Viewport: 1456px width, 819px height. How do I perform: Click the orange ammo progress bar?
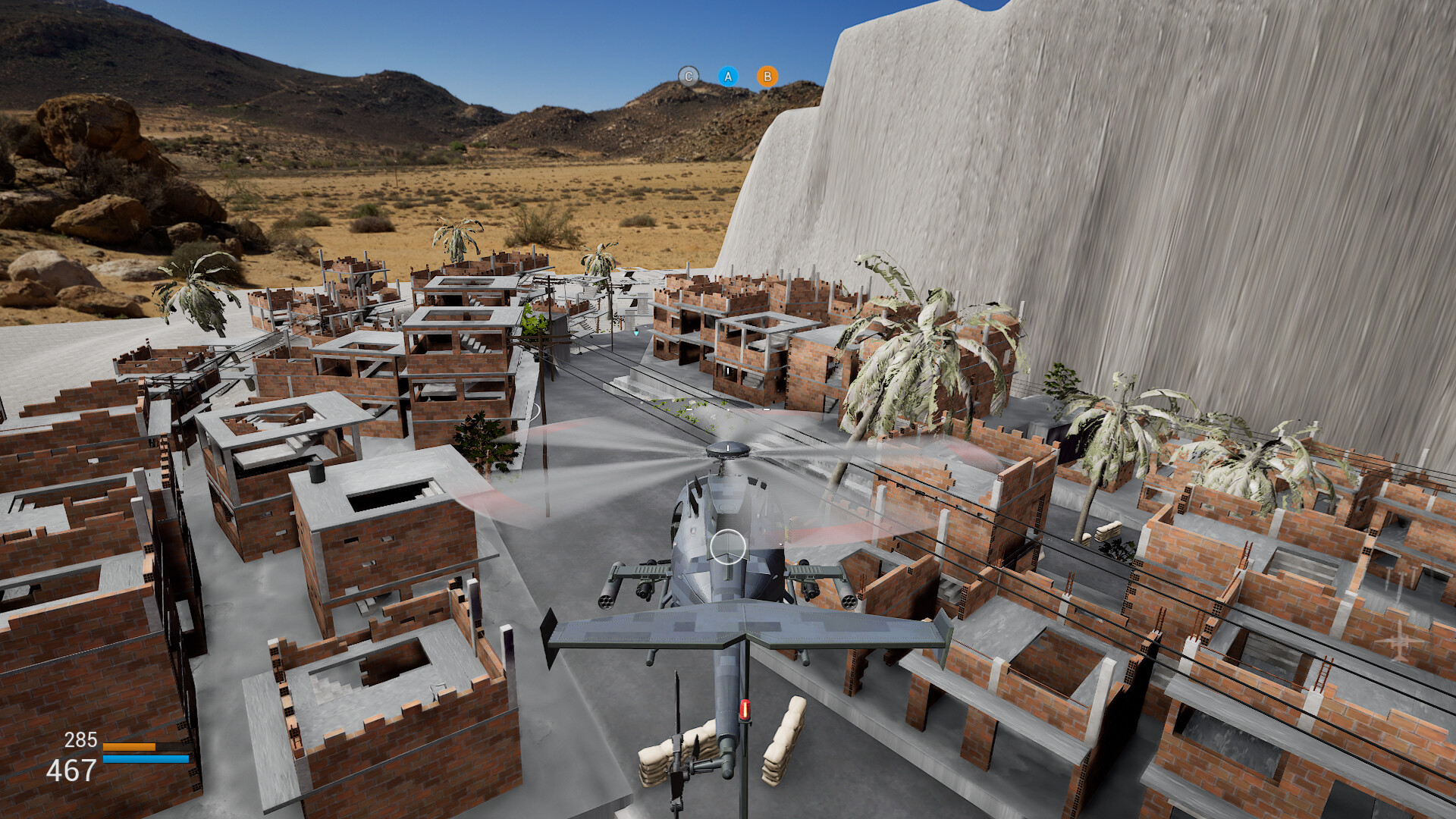click(x=129, y=746)
